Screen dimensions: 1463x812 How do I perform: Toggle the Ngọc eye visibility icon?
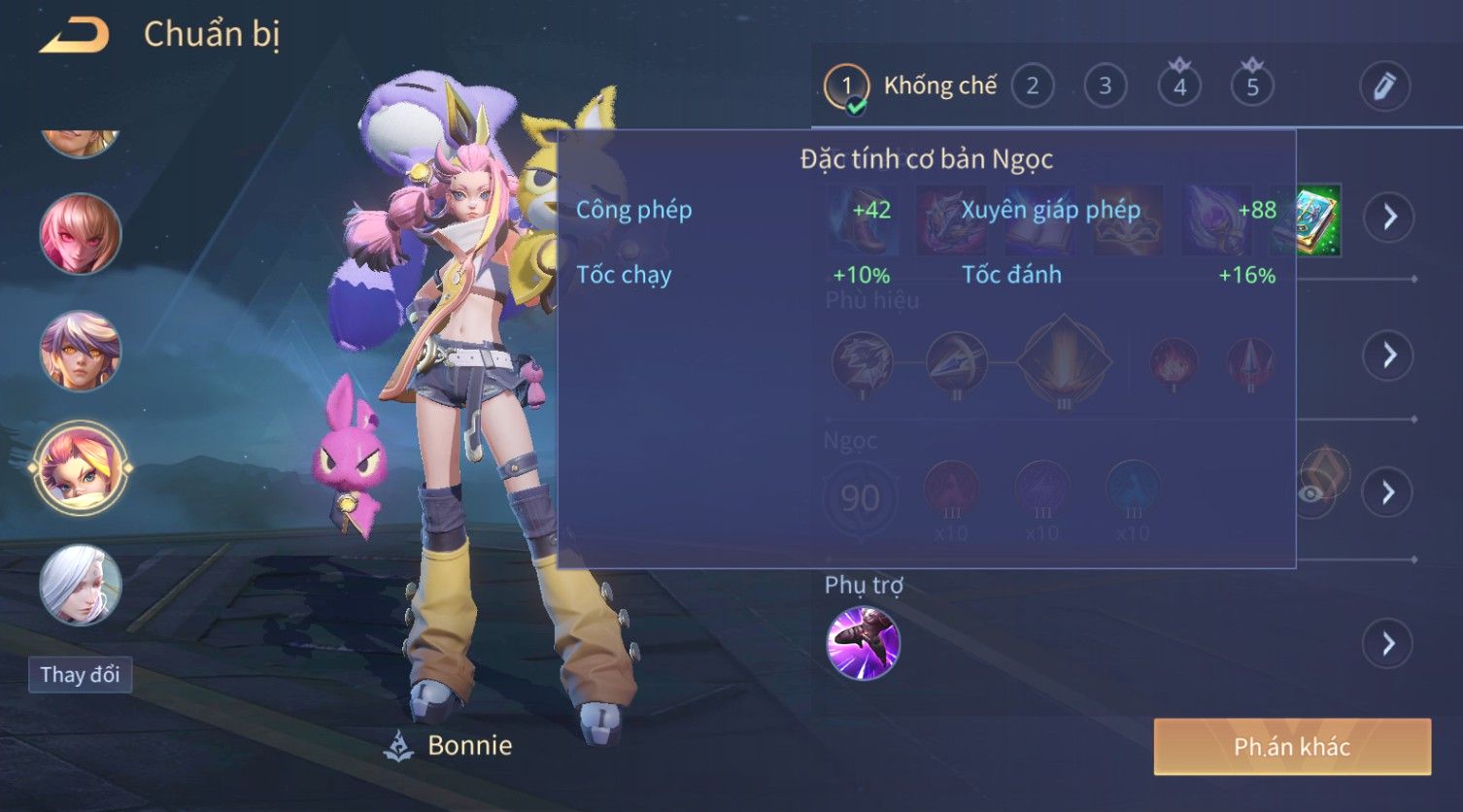(x=1310, y=493)
